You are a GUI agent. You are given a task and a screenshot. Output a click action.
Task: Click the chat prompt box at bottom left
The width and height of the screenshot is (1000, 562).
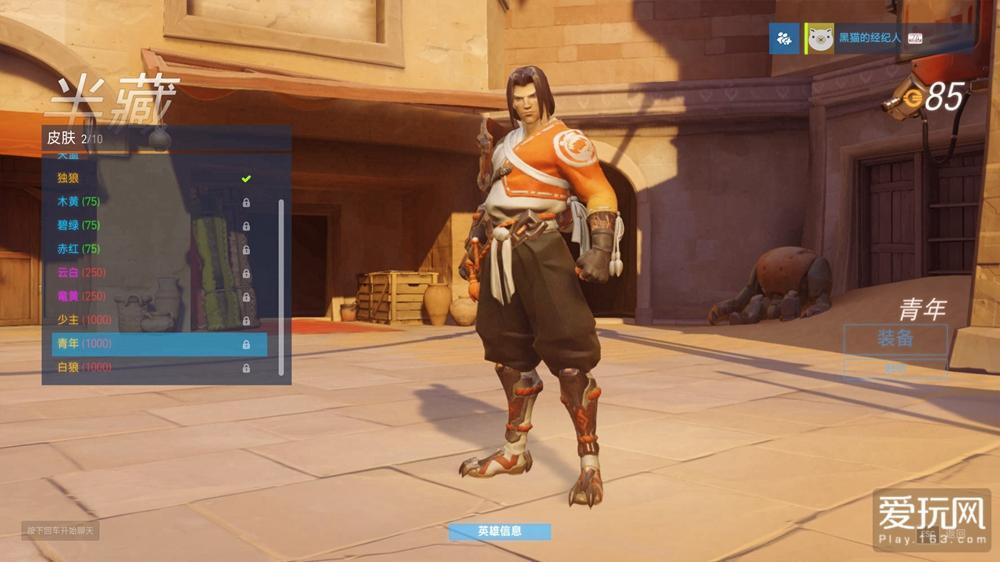(60, 530)
